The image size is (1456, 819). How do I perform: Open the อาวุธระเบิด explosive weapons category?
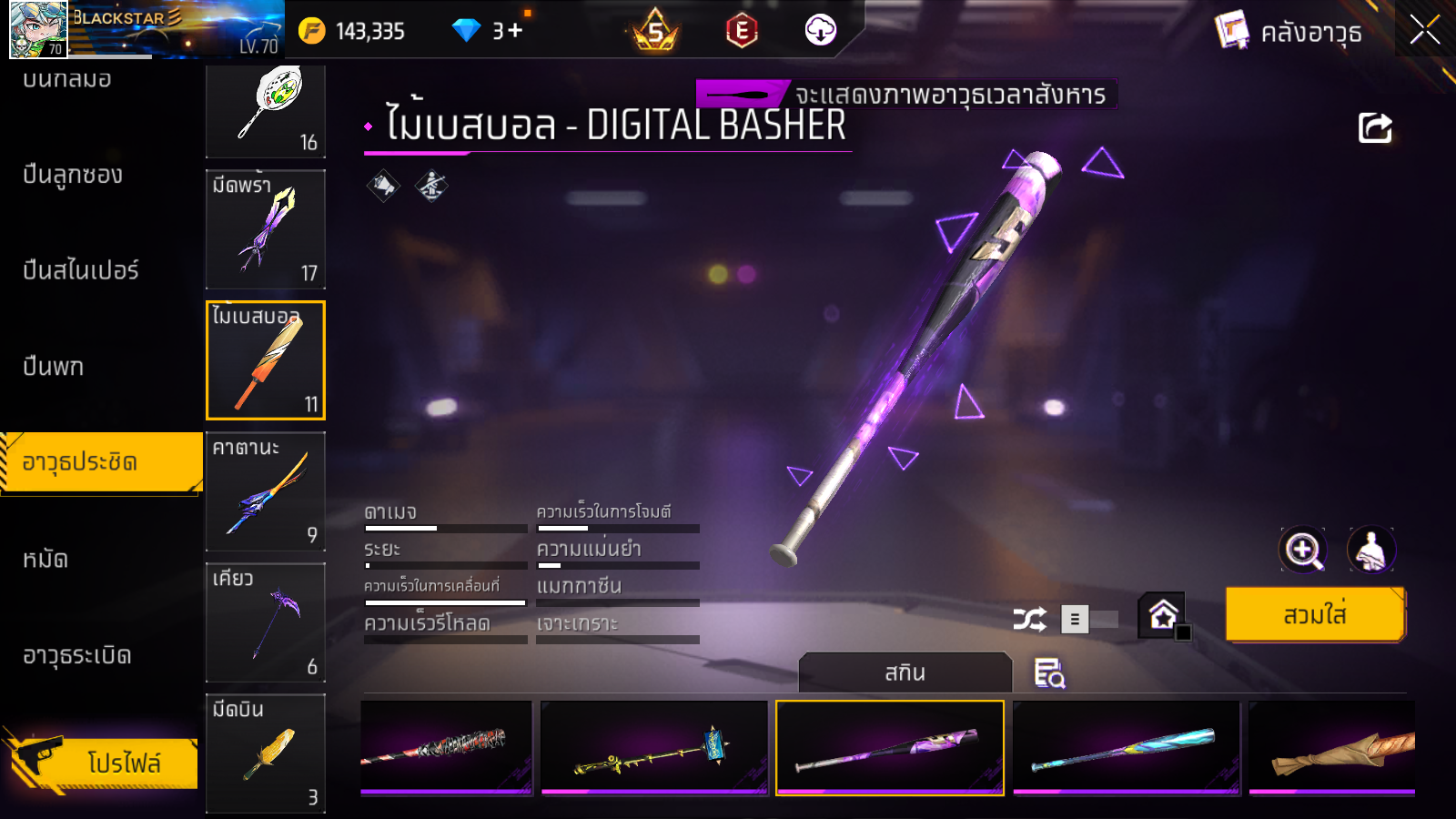[x=77, y=655]
